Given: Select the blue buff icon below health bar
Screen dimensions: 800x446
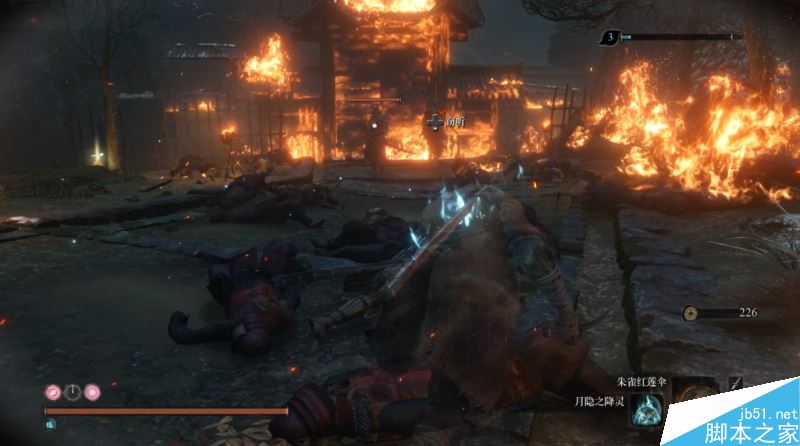Looking at the screenshot, I should click(x=51, y=423).
